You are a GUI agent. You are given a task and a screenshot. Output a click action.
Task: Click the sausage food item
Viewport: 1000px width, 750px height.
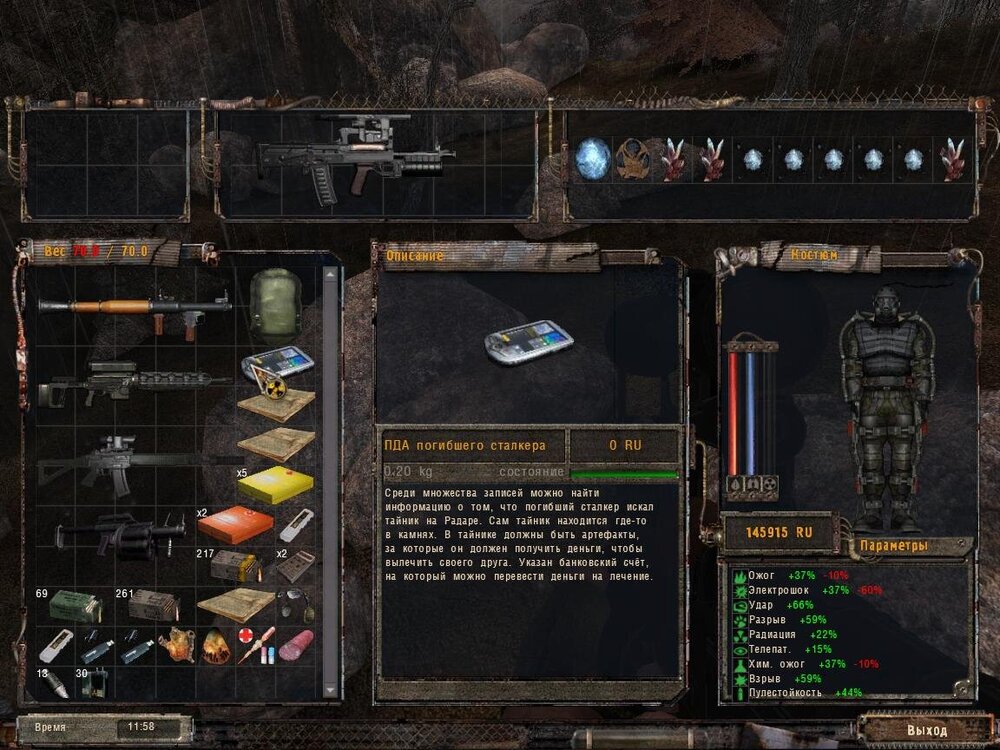pos(296,645)
